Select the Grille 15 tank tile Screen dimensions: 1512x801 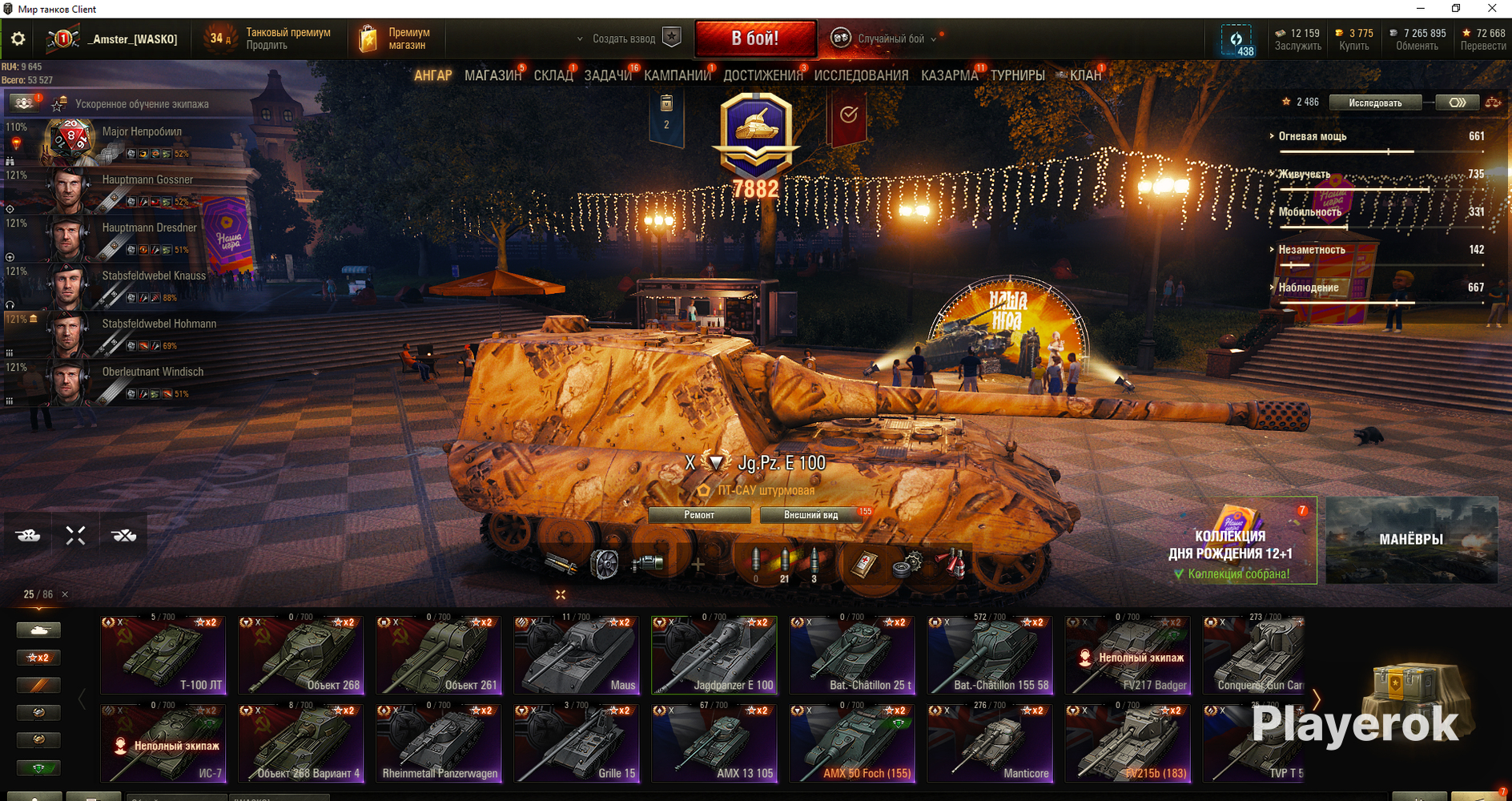pos(577,743)
